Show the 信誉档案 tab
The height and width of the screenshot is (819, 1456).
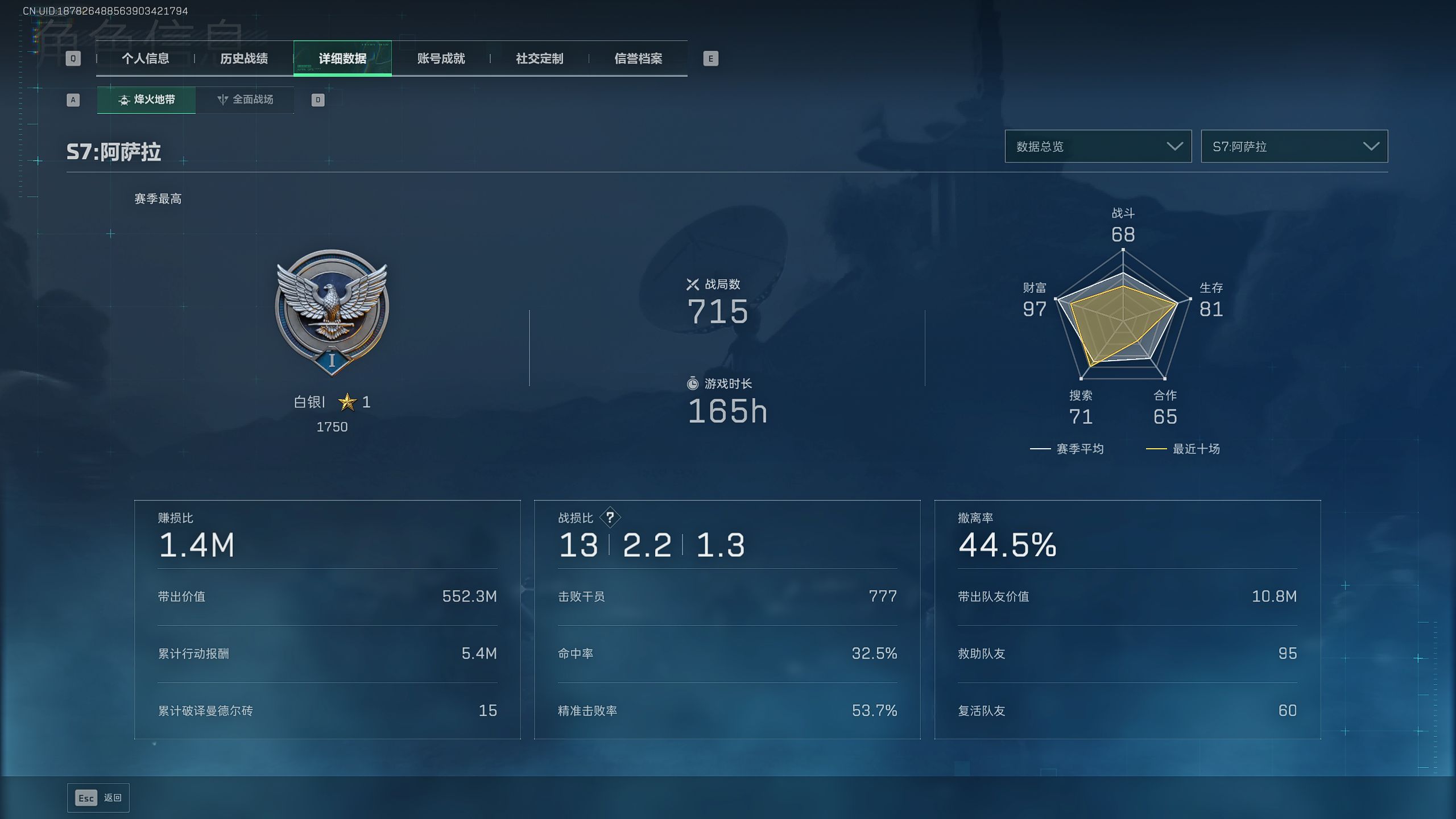[638, 59]
